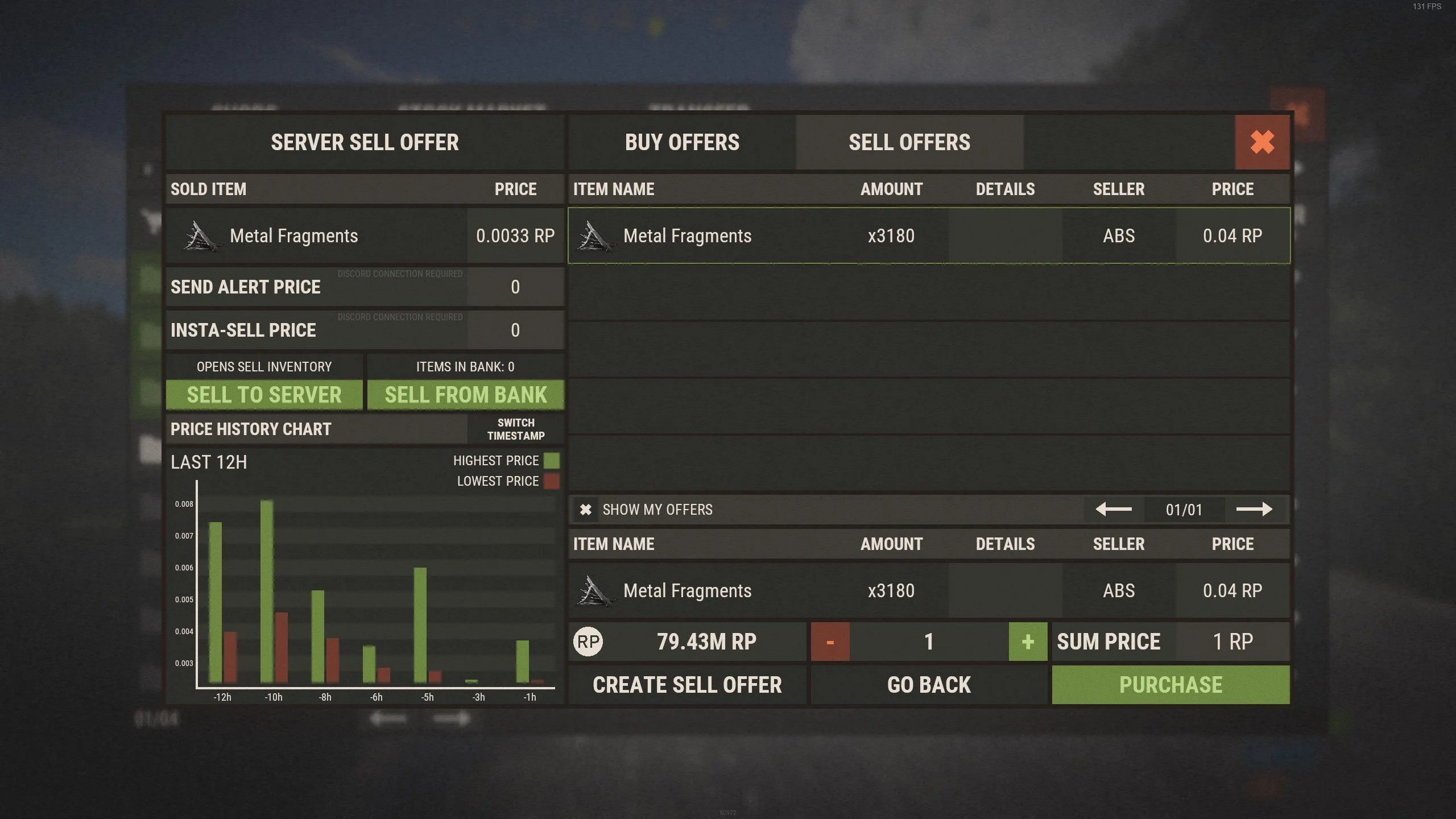Go back to the previous screen

(929, 685)
